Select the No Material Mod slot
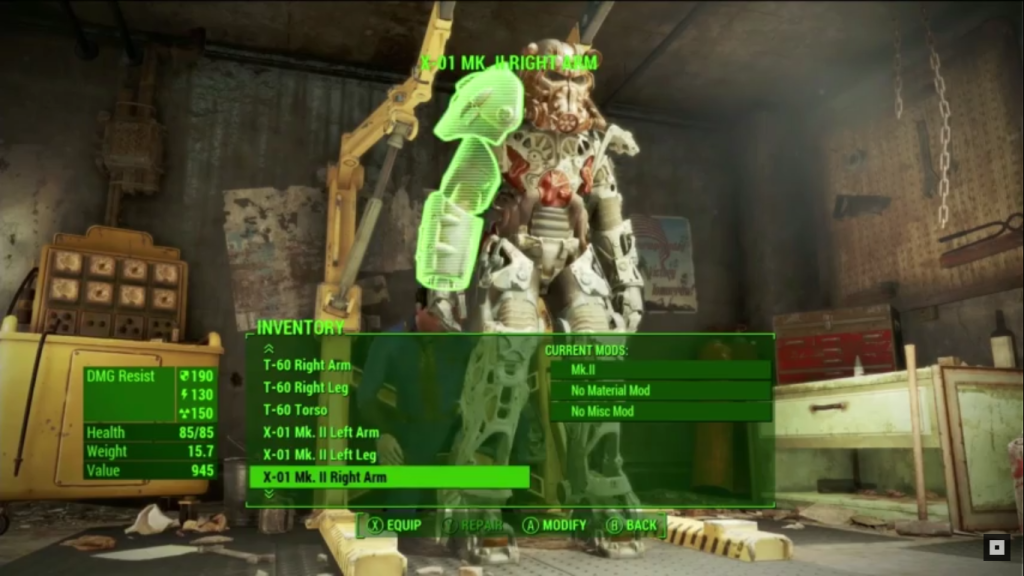 tap(660, 391)
